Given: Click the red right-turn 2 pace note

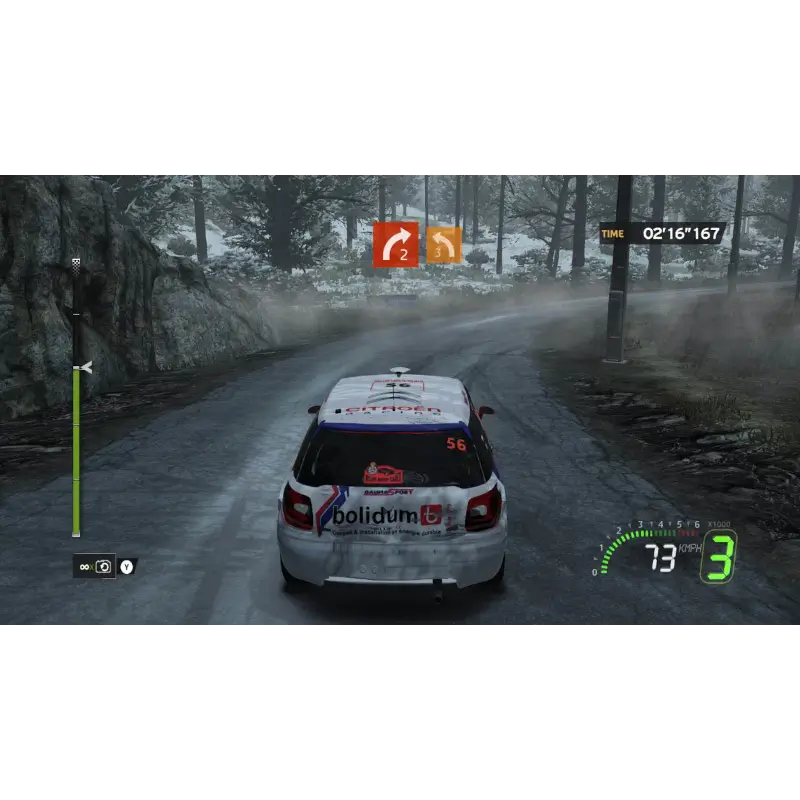Looking at the screenshot, I should [396, 244].
